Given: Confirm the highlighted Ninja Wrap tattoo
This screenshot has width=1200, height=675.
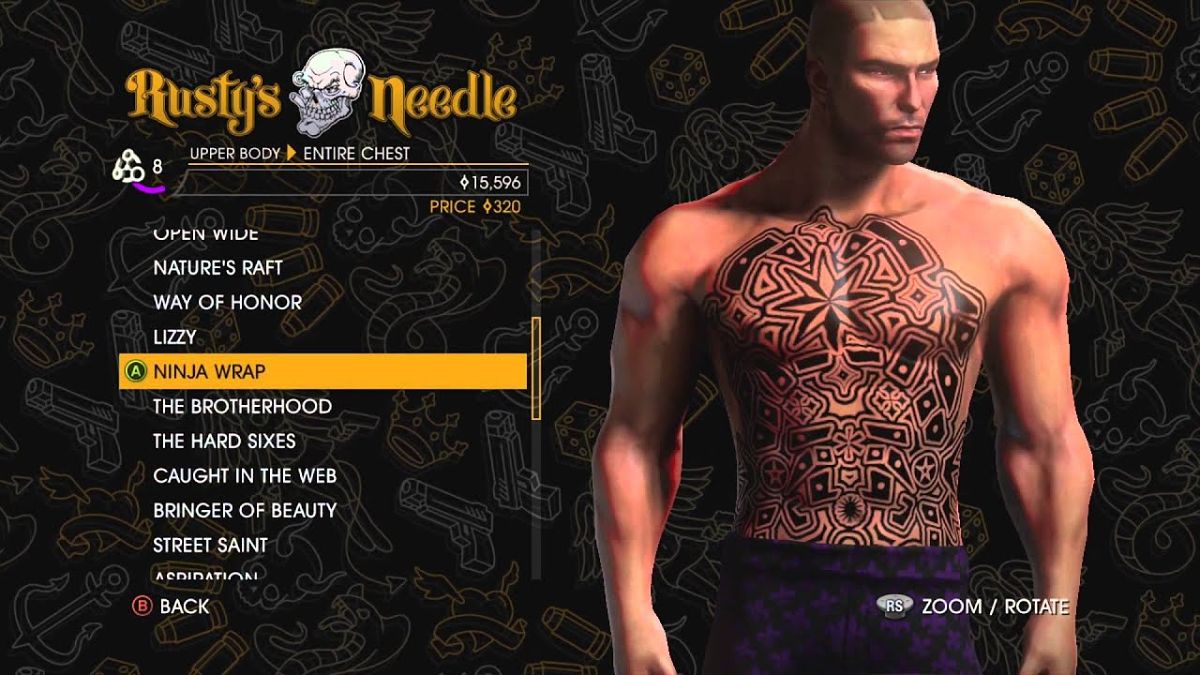Looking at the screenshot, I should (209, 372).
